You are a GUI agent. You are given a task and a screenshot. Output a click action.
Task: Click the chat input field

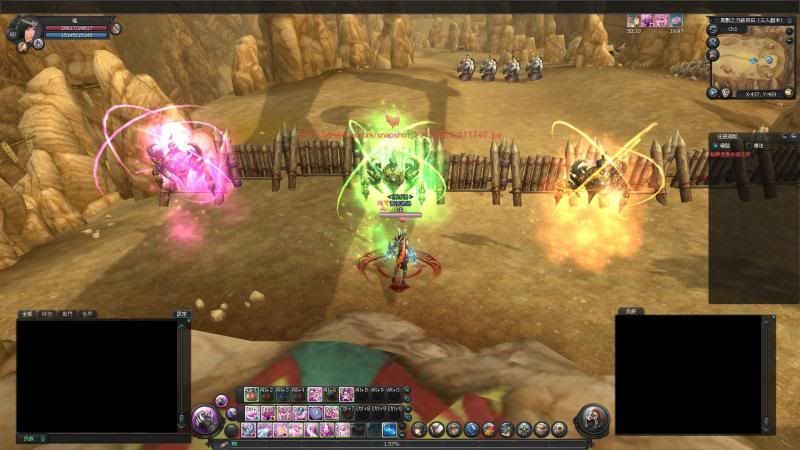point(110,438)
